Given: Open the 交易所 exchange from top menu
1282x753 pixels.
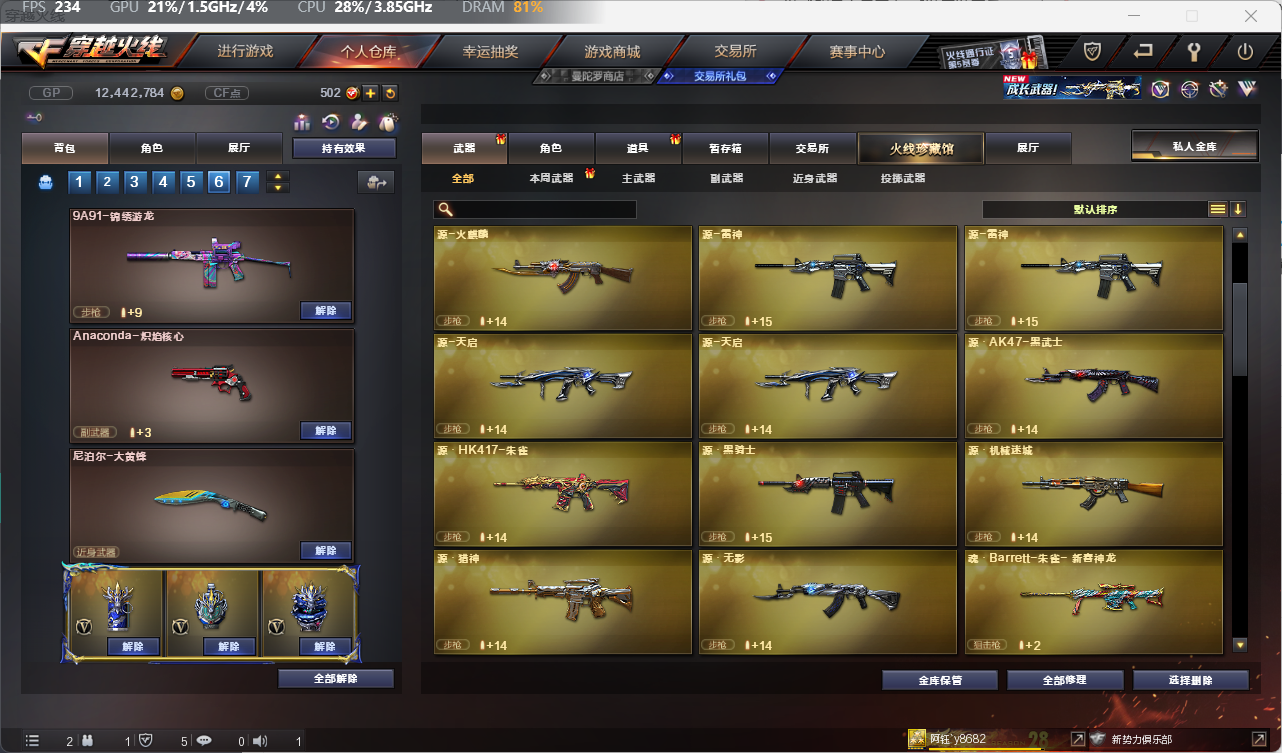Looking at the screenshot, I should 735,51.
